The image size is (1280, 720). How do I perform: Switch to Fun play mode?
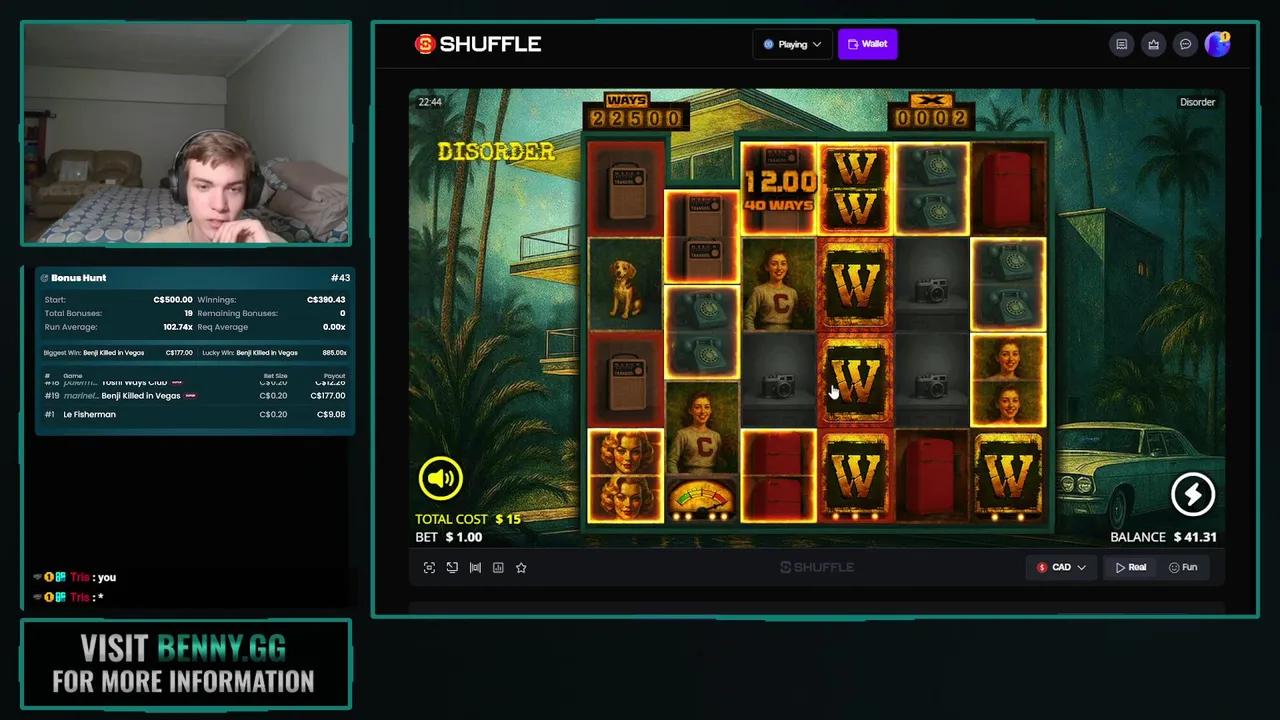pos(1183,567)
